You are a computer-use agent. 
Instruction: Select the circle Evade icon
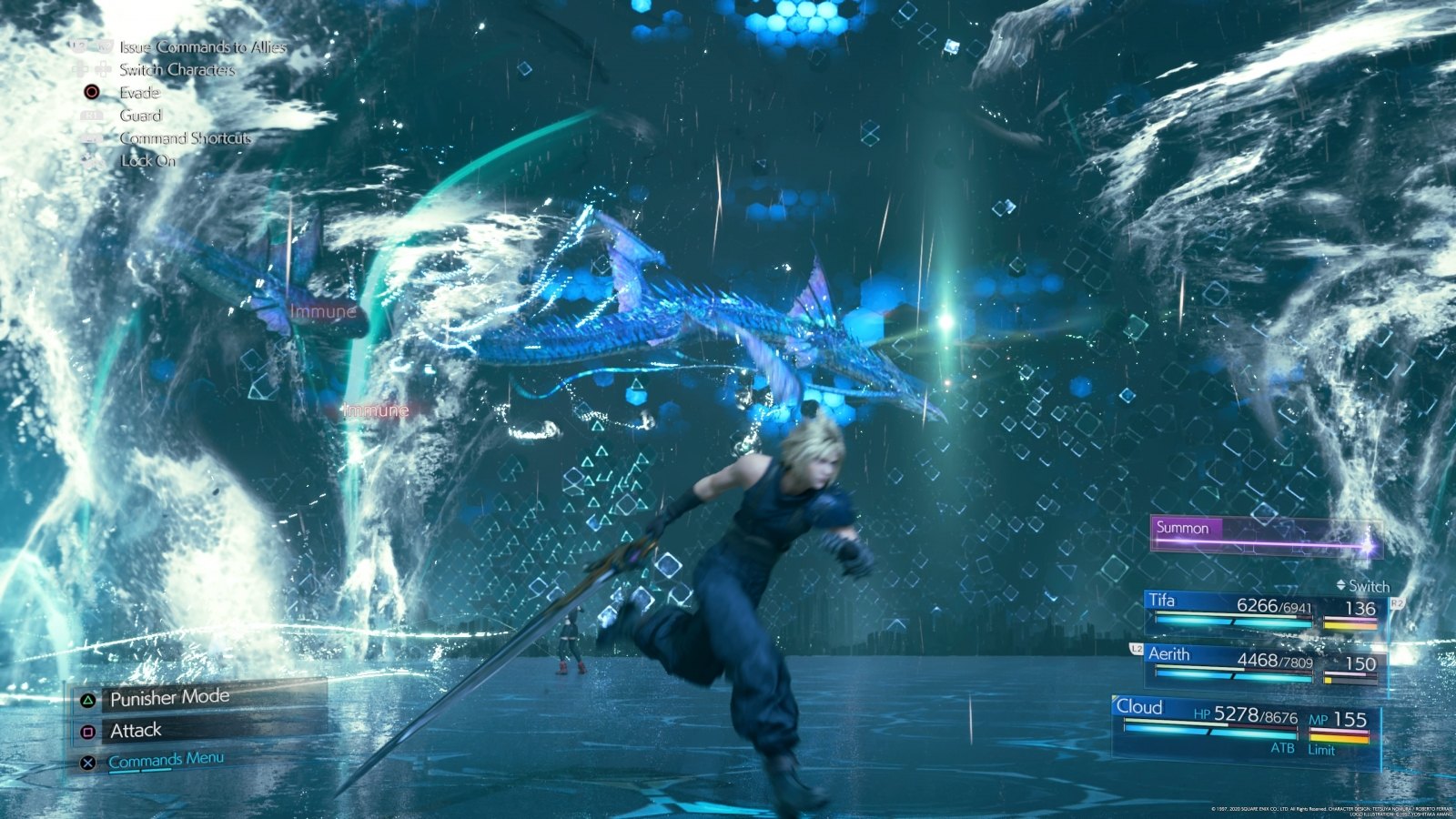90,93
